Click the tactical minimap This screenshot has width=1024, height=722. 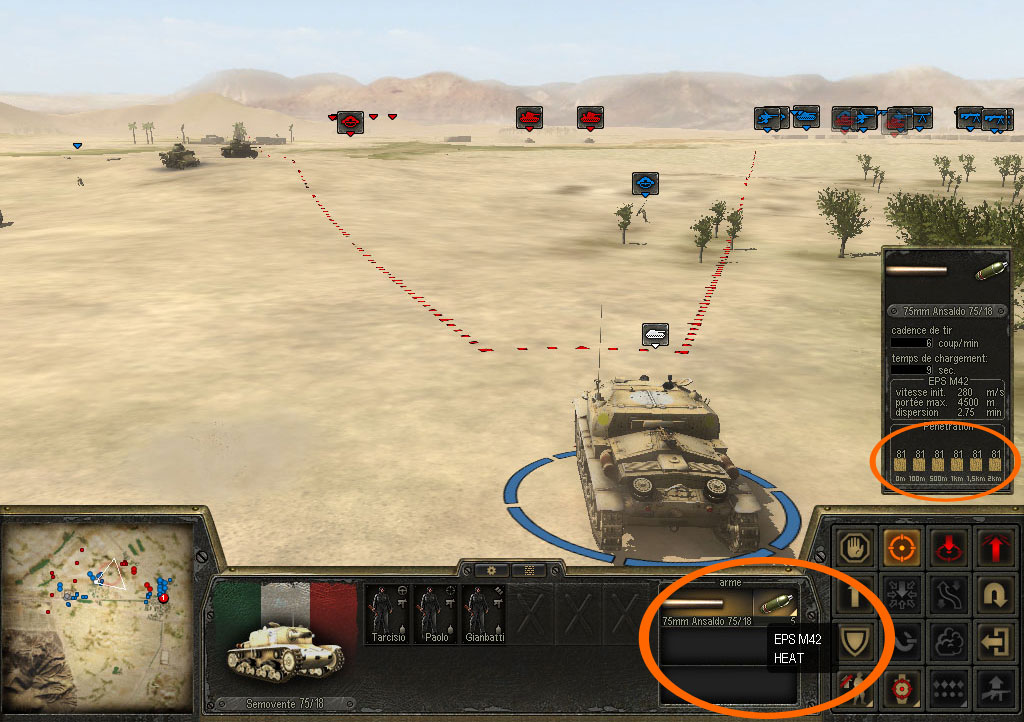pos(98,608)
